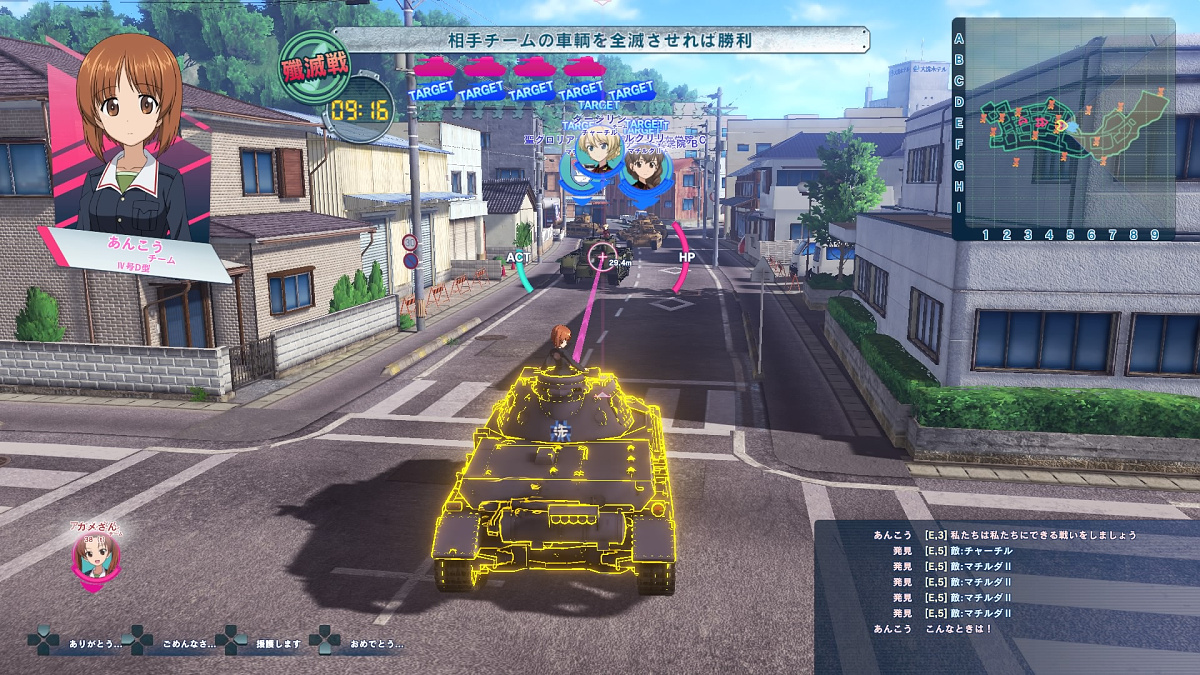This screenshot has height=675, width=1200.
Task: Open the minimap in the top-right corner
Action: 1063,130
